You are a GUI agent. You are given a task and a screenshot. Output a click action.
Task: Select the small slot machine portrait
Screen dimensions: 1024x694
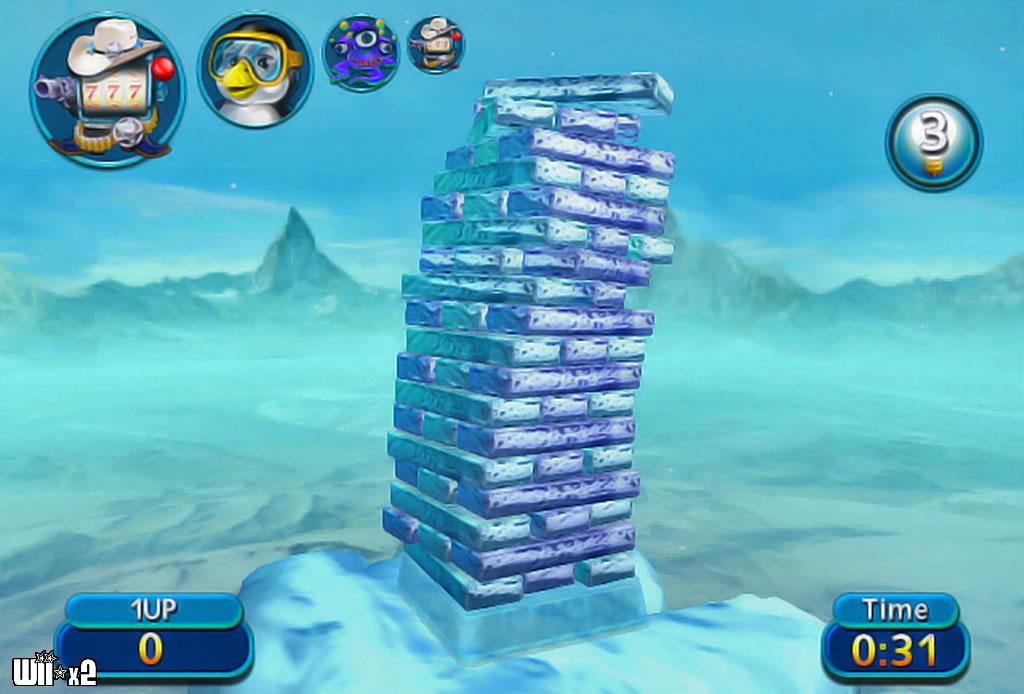(436, 45)
